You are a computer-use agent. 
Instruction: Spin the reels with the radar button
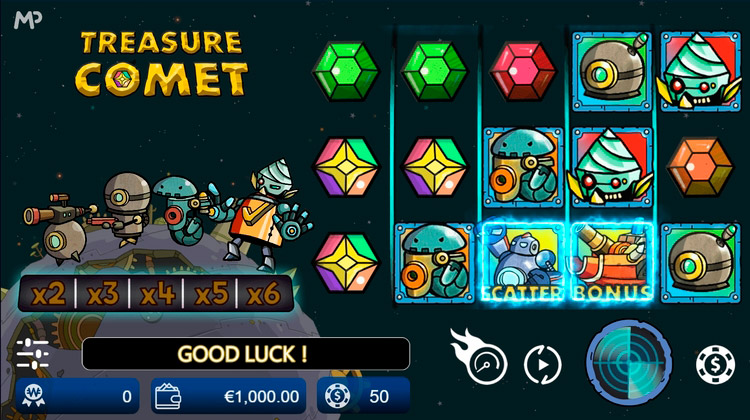click(626, 358)
